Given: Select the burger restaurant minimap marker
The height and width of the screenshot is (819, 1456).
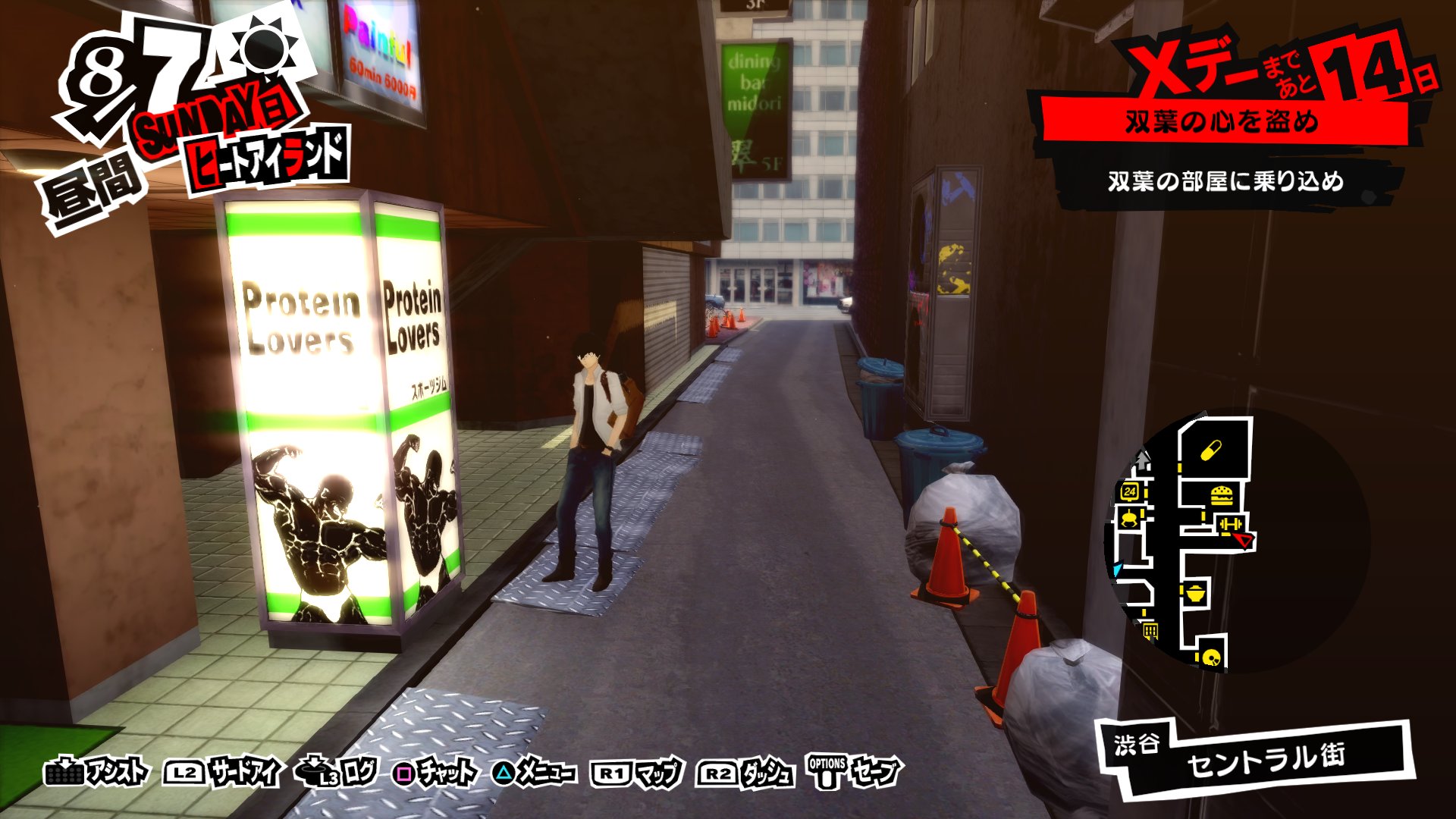Looking at the screenshot, I should click(x=1221, y=495).
